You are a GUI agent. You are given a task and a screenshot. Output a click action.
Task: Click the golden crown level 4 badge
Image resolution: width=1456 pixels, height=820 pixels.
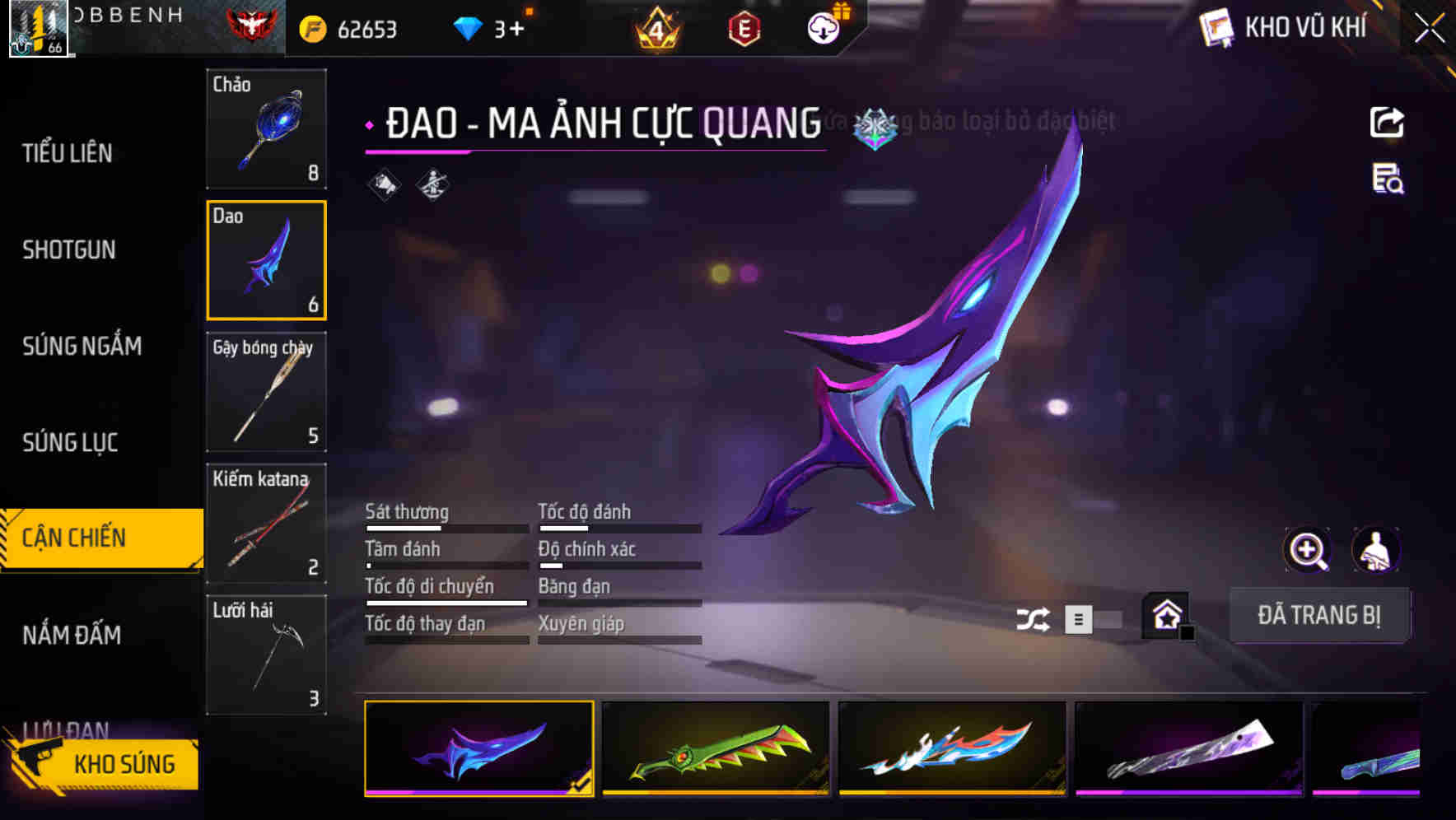coord(653,28)
